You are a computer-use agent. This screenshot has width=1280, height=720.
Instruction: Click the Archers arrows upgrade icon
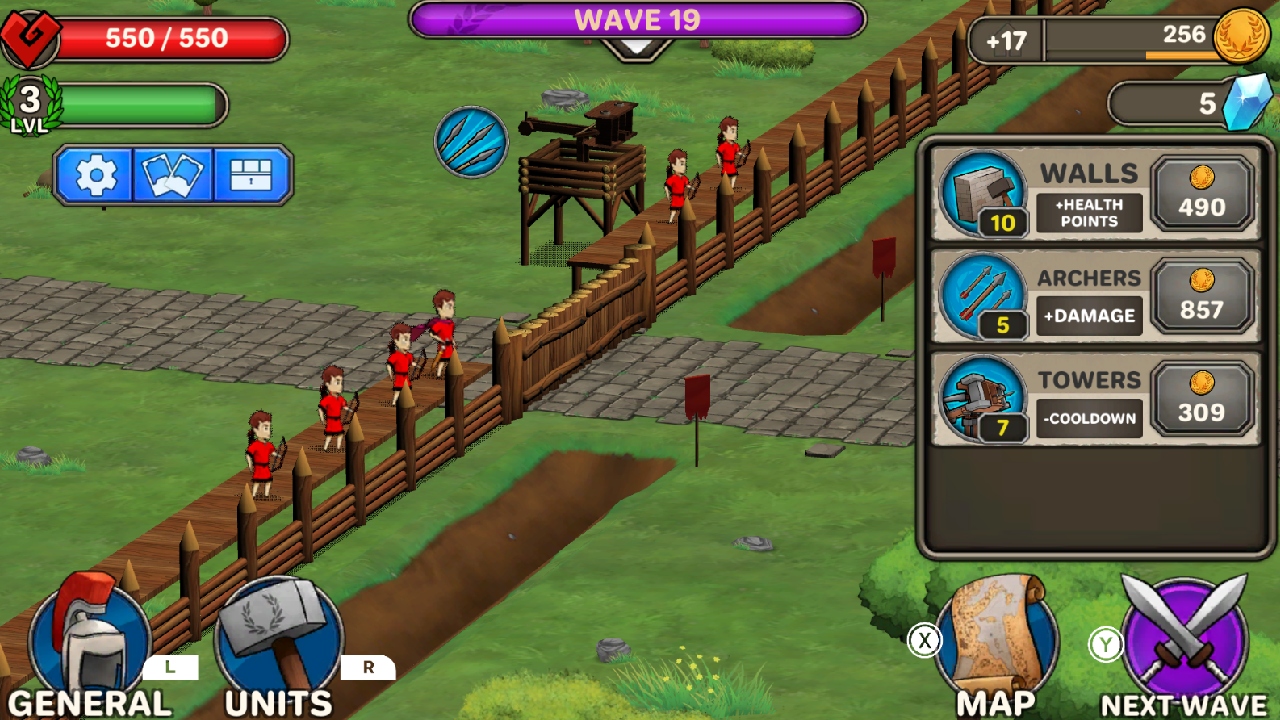pyautogui.click(x=981, y=296)
